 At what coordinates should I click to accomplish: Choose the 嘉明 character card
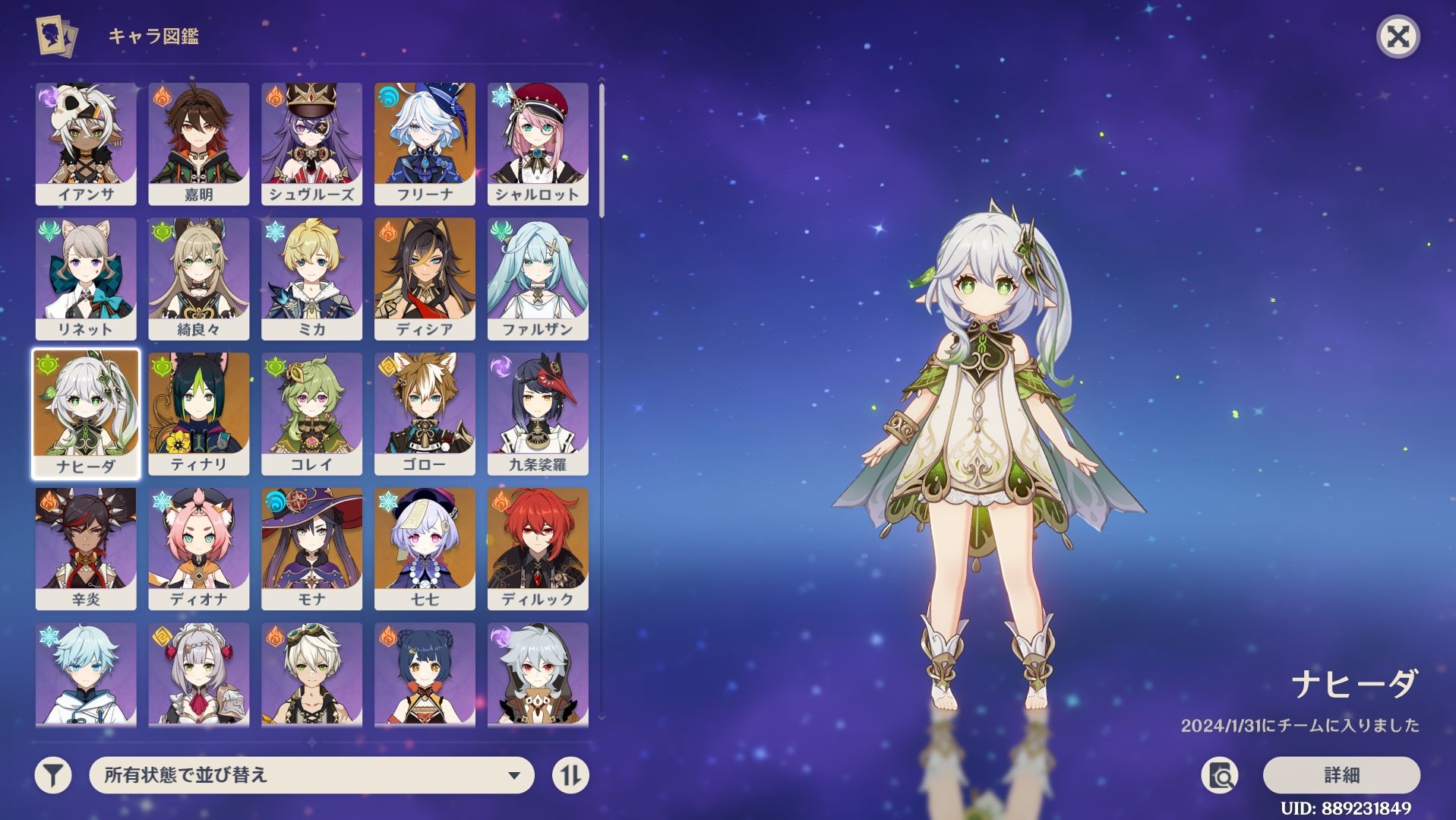199,144
